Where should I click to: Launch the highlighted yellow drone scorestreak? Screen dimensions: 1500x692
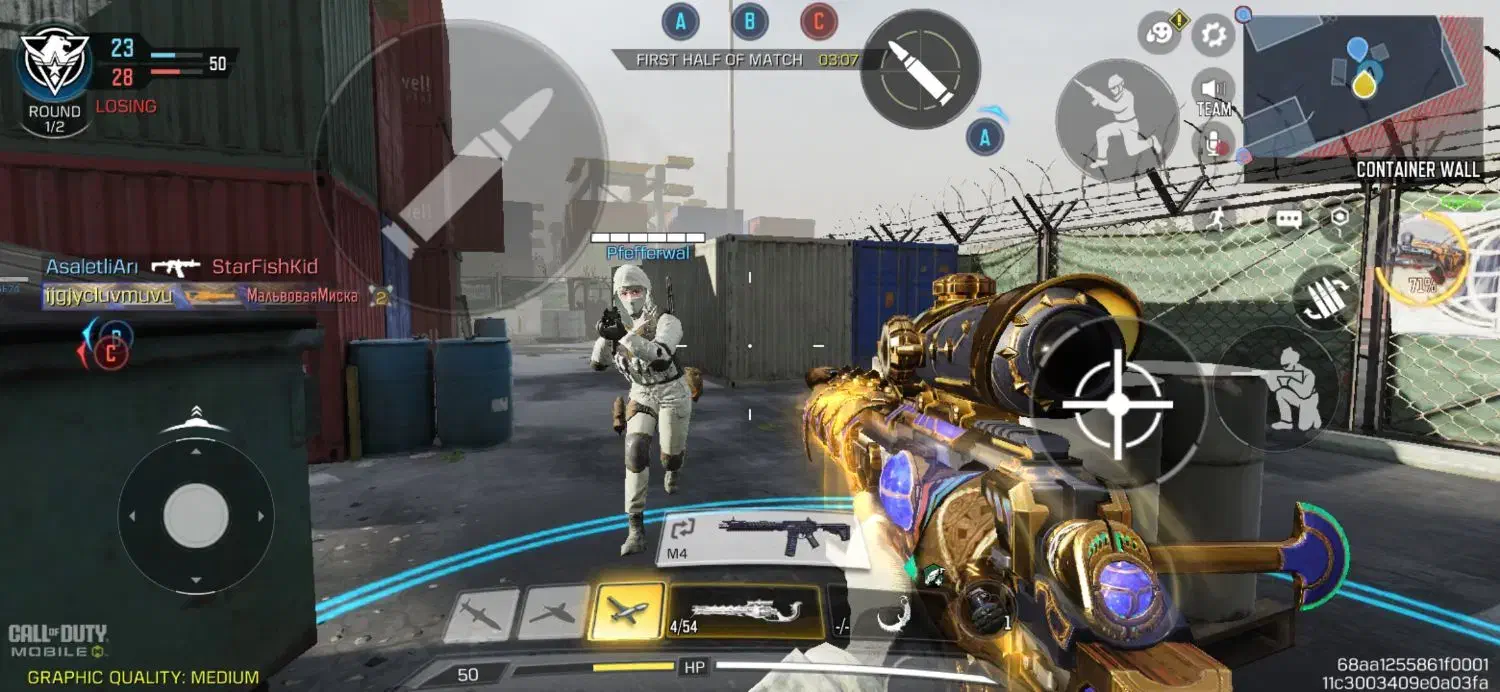(x=627, y=611)
